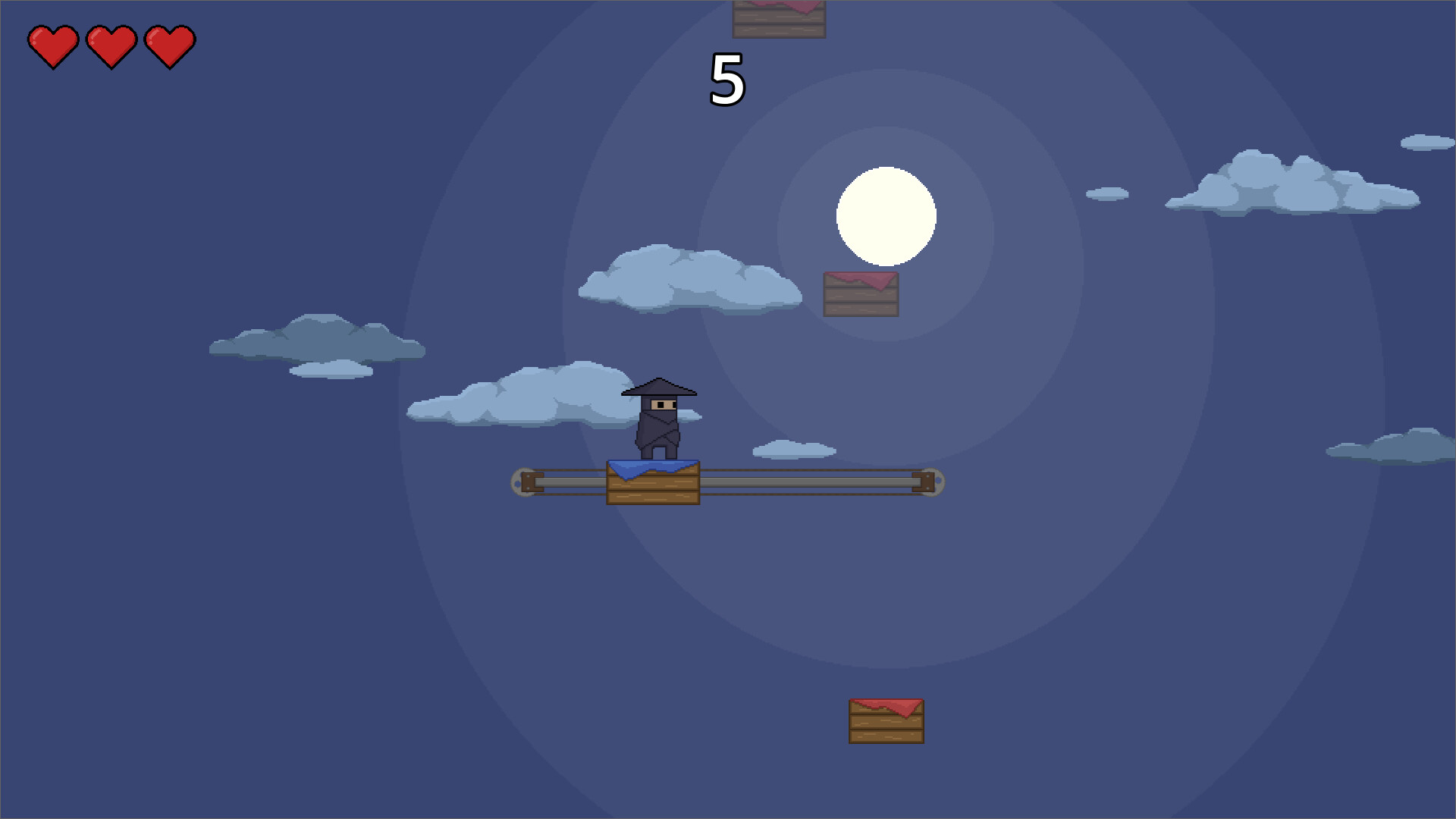Click the first heart in health bar

point(53,45)
